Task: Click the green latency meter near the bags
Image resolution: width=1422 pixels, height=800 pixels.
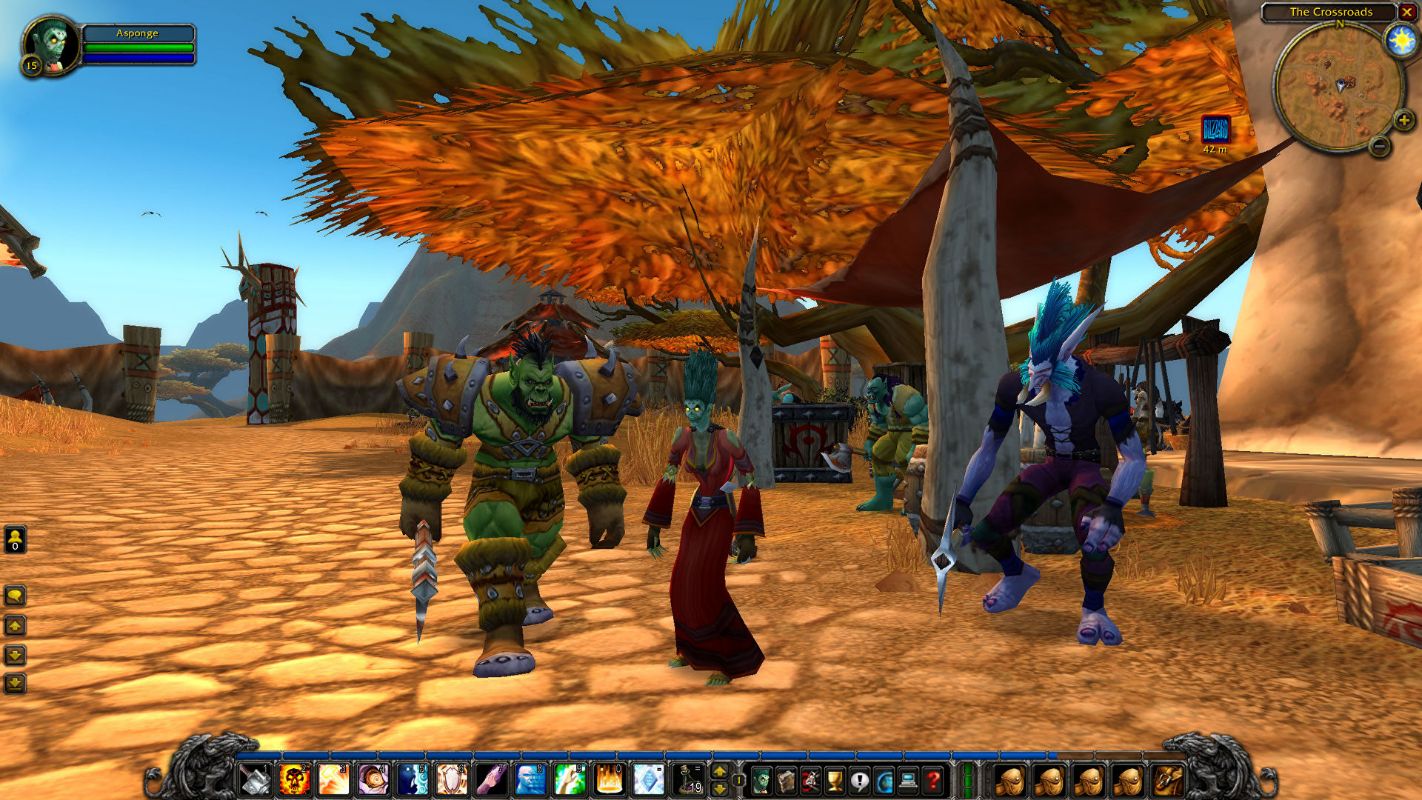Action: 968,780
